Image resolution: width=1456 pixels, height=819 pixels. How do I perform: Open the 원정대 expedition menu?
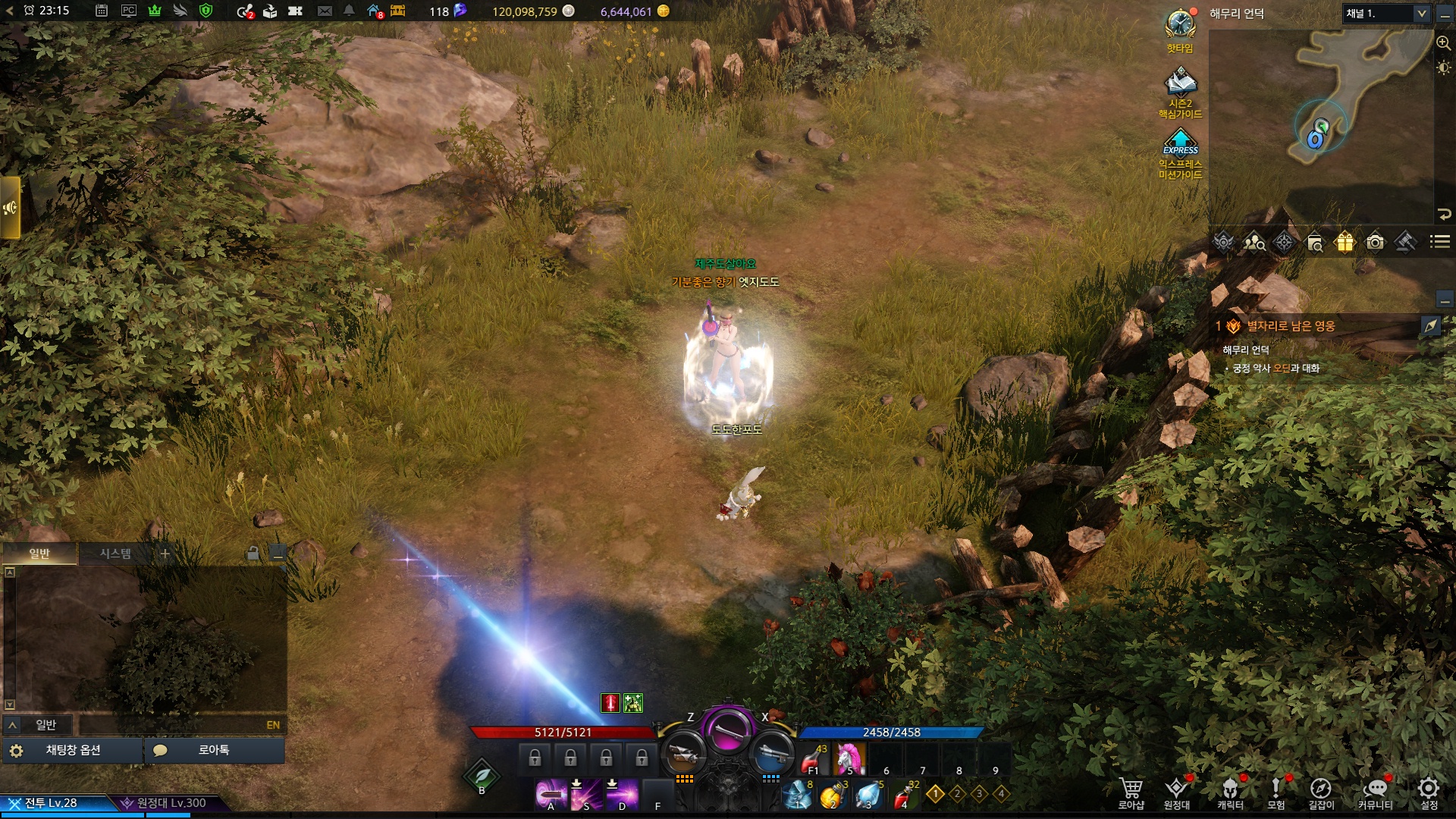click(1177, 792)
